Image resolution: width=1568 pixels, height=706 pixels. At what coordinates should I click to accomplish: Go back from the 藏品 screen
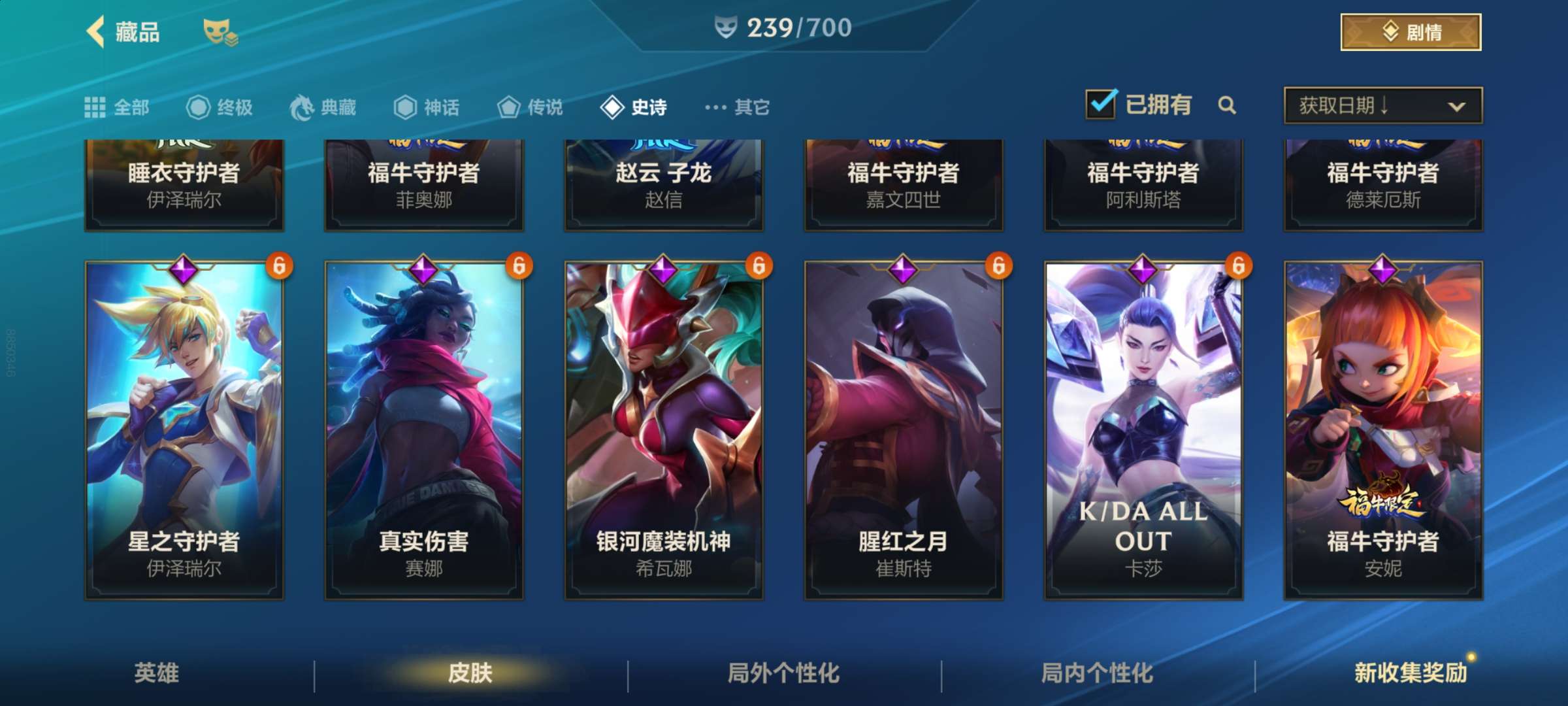click(97, 31)
